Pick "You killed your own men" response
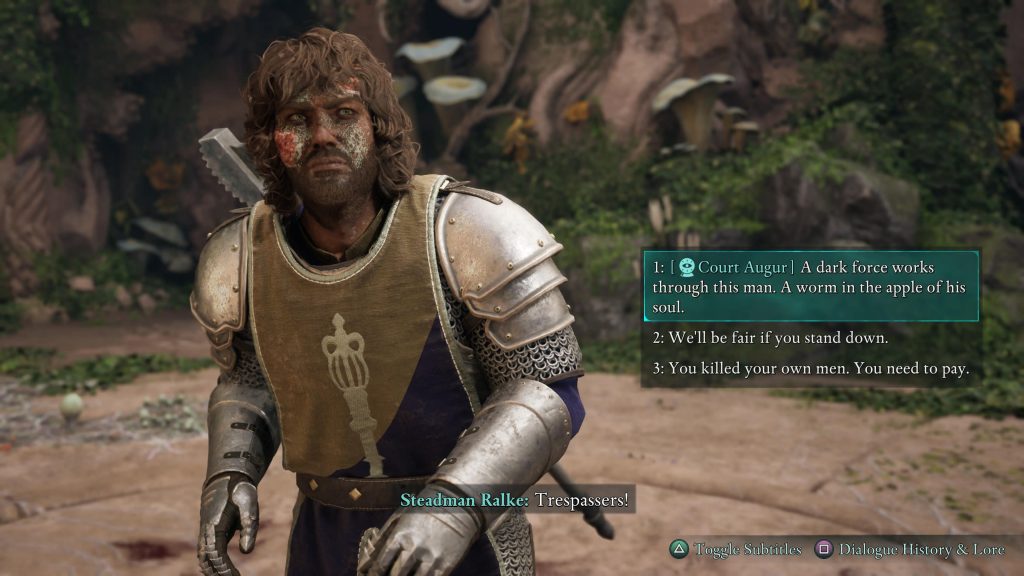1024x576 pixels. tap(810, 368)
